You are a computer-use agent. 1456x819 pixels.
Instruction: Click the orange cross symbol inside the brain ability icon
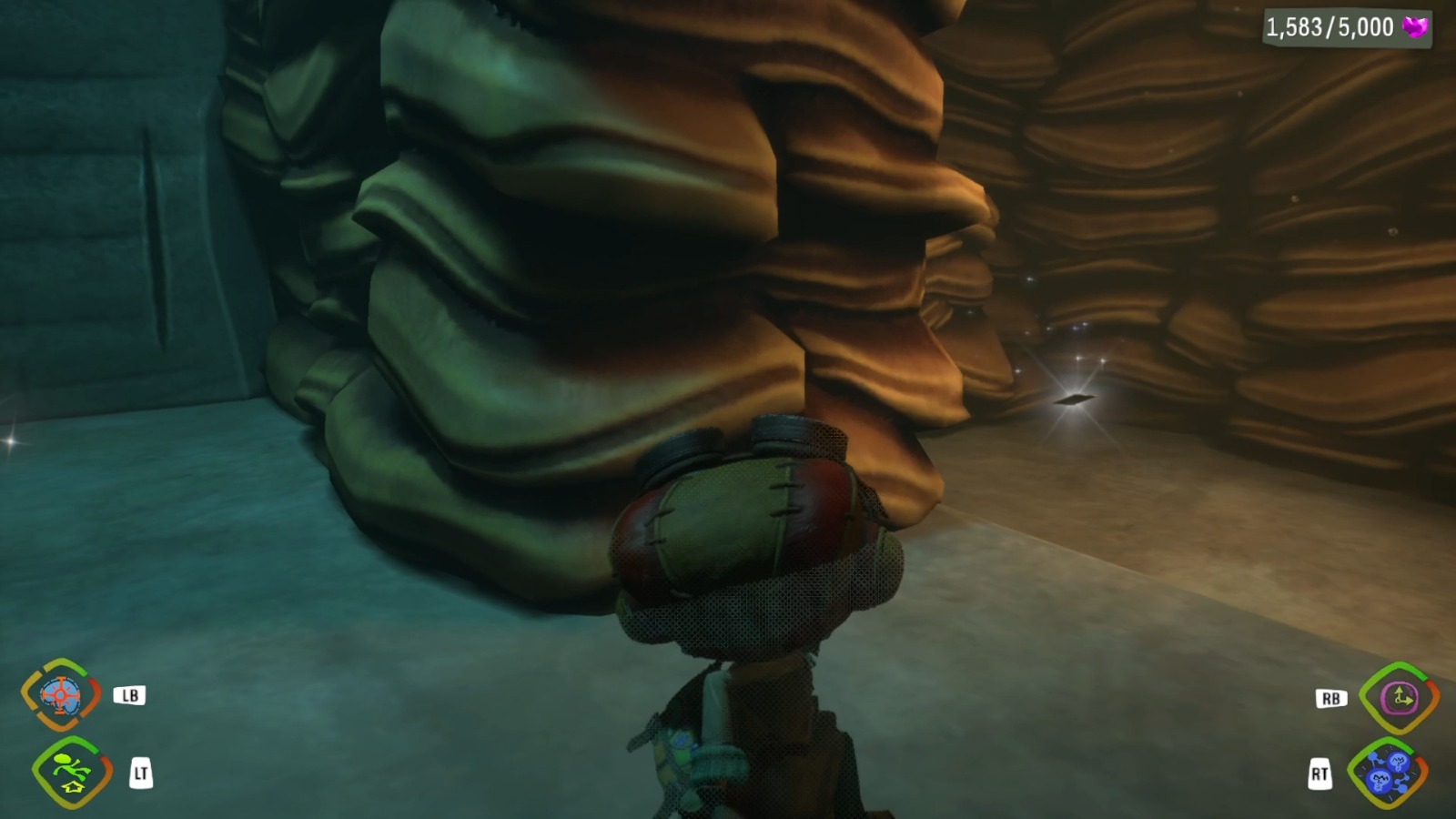click(59, 696)
